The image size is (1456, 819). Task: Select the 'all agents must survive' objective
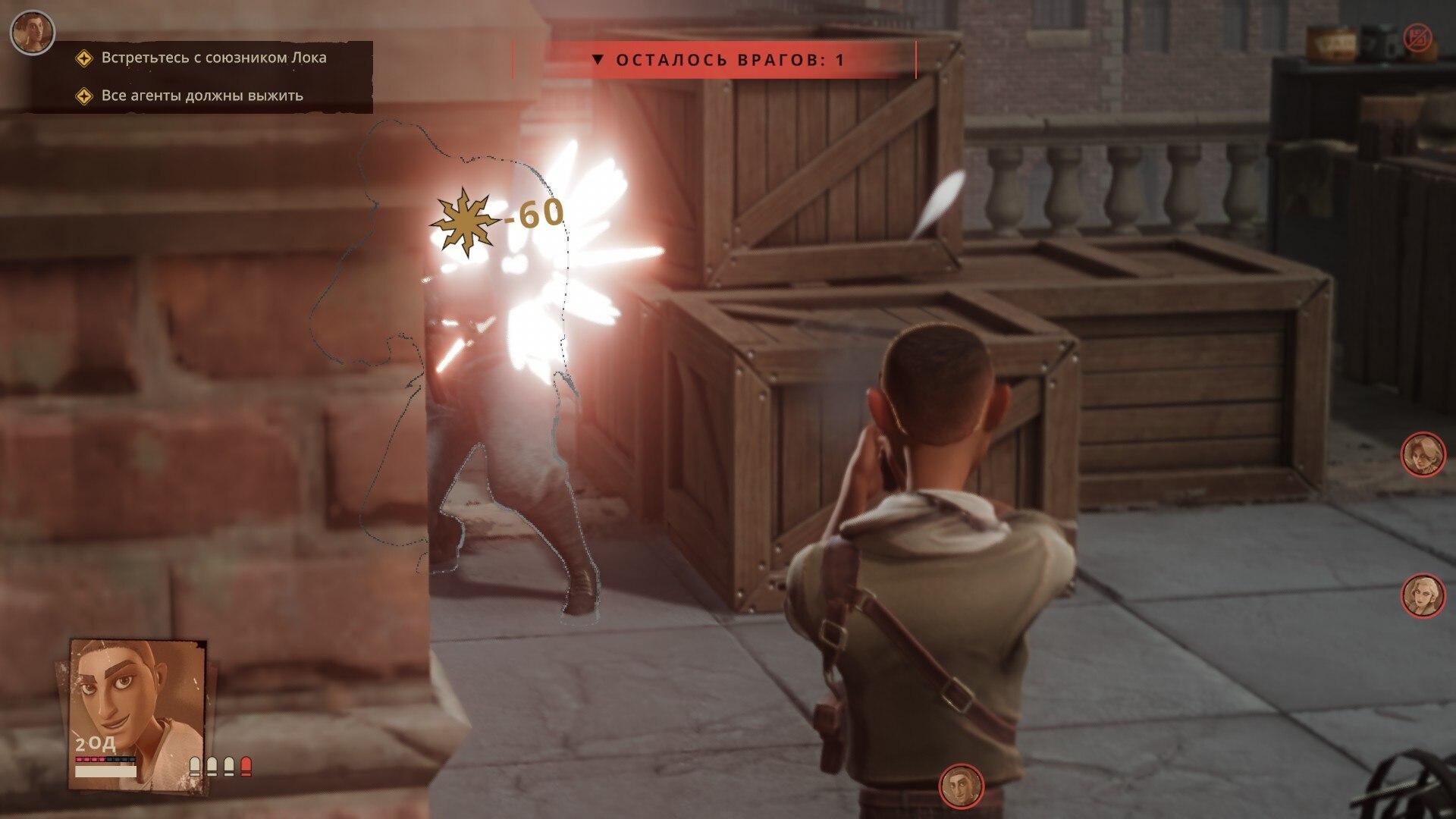pos(202,96)
